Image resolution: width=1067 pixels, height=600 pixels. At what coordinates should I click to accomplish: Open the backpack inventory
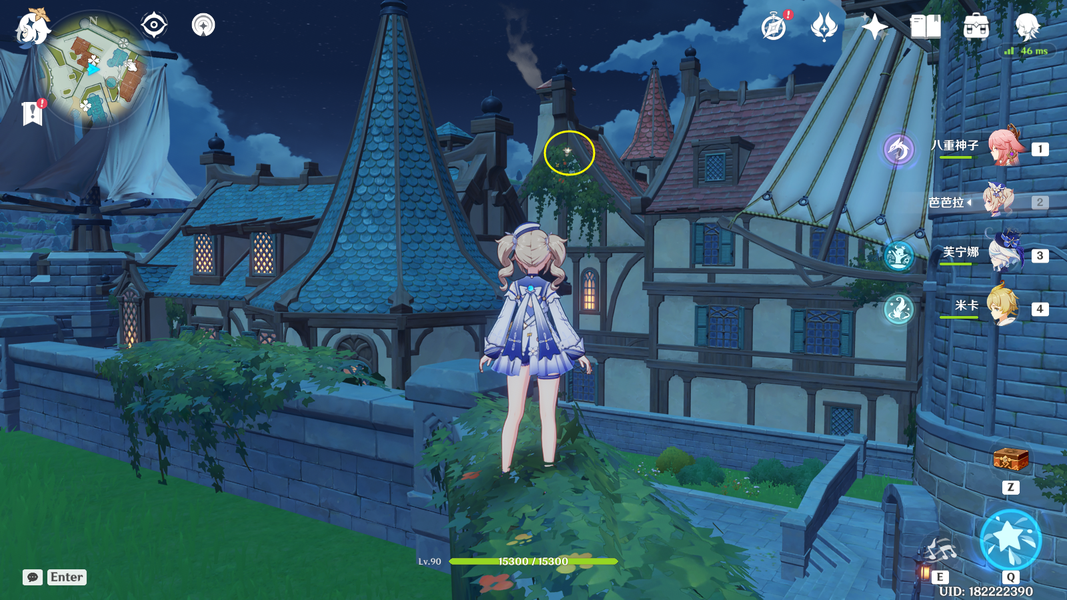pos(976,27)
